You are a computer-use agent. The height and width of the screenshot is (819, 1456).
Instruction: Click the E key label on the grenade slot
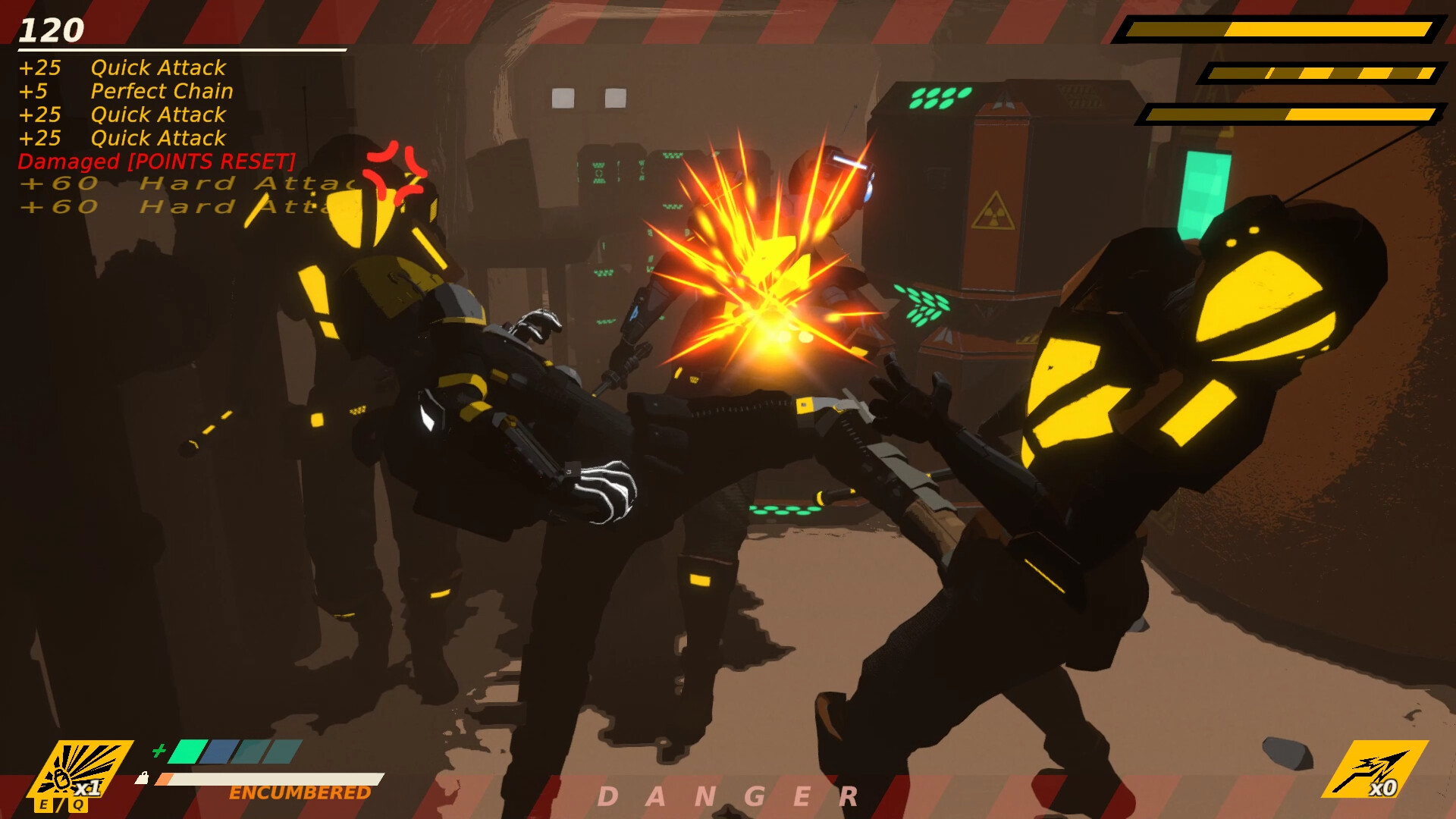[44, 804]
